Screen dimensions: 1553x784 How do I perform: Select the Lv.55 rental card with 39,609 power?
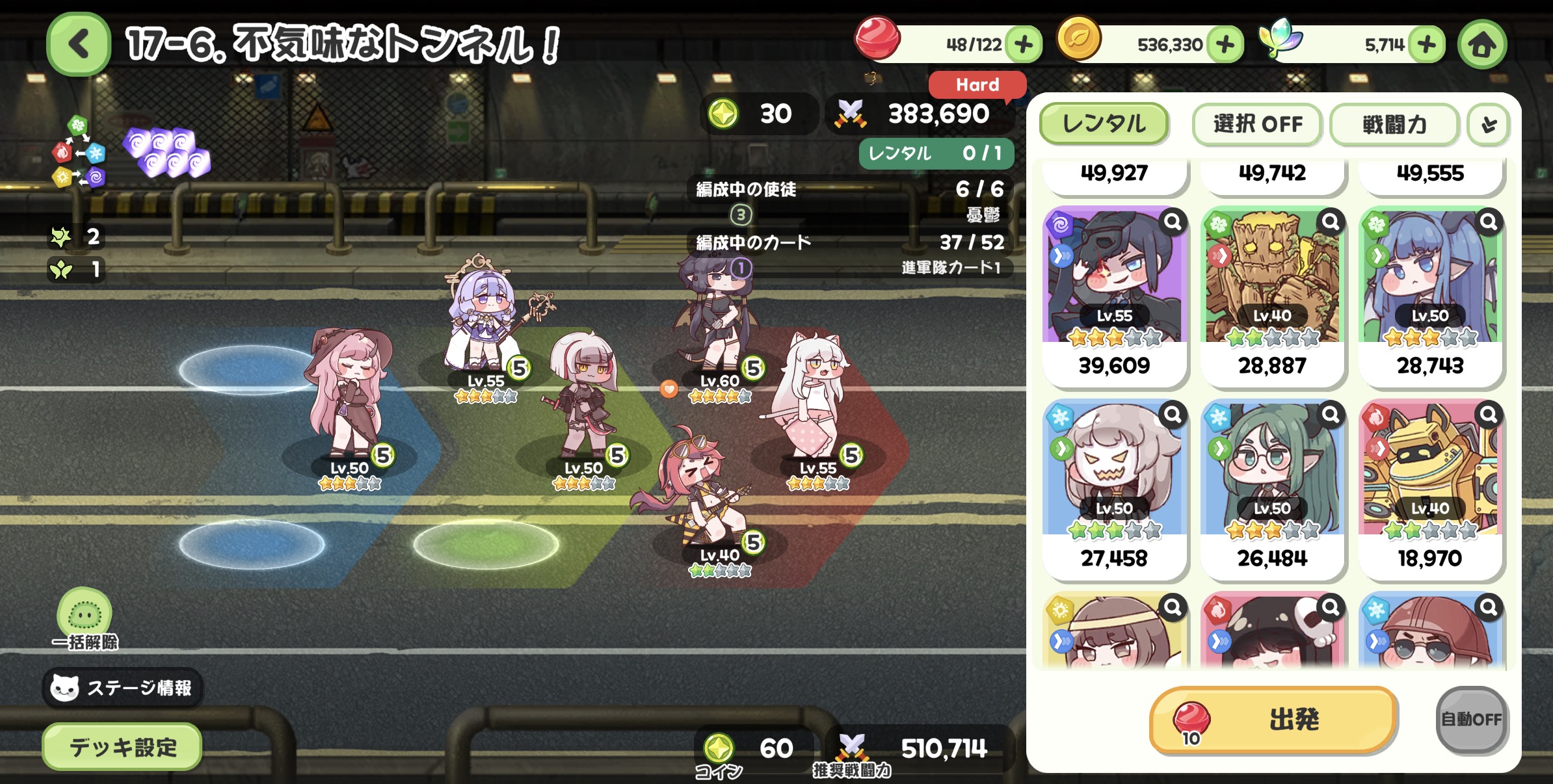pos(1114,296)
